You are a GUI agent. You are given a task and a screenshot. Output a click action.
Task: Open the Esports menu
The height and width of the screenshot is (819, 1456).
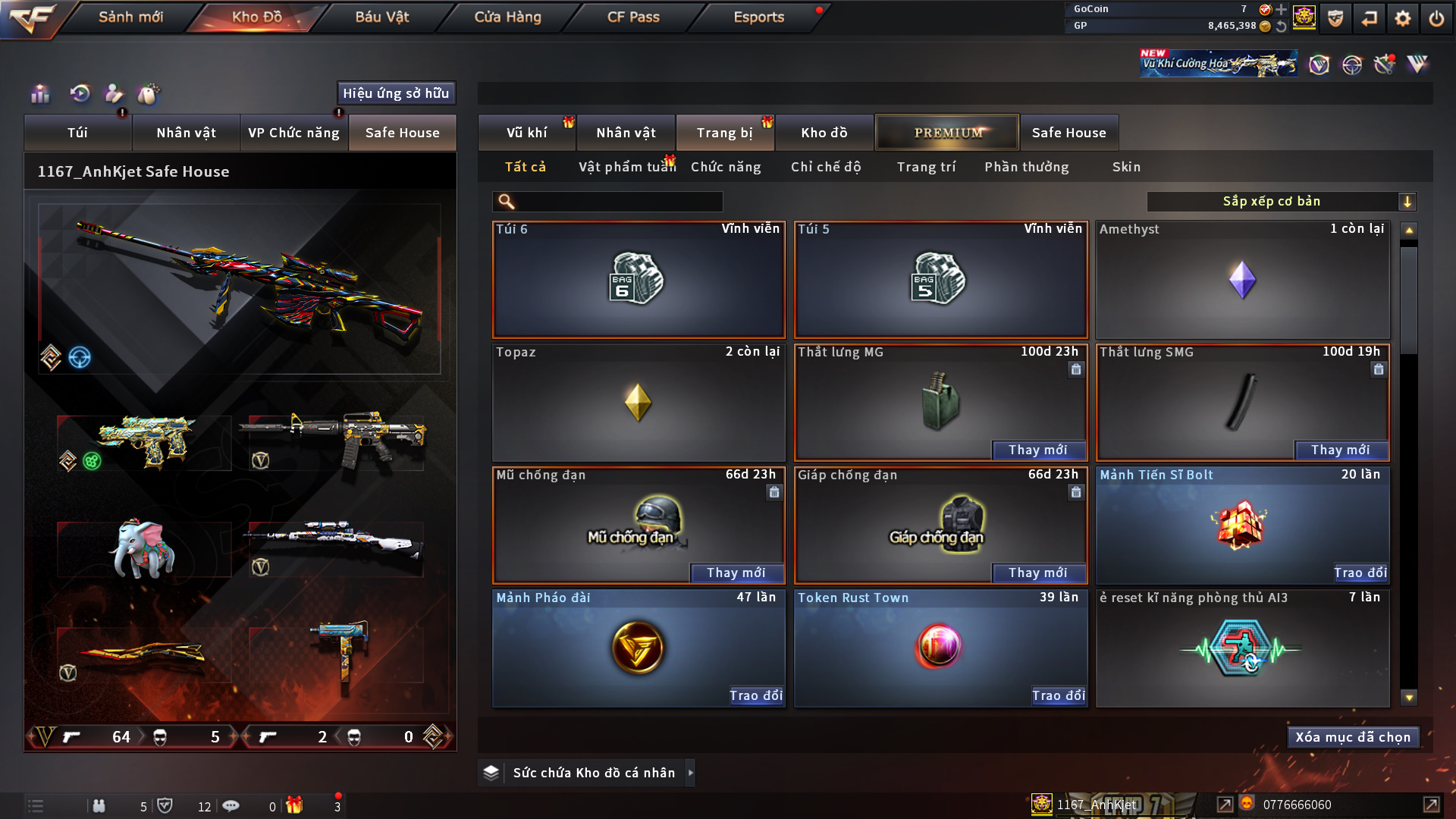tap(758, 17)
